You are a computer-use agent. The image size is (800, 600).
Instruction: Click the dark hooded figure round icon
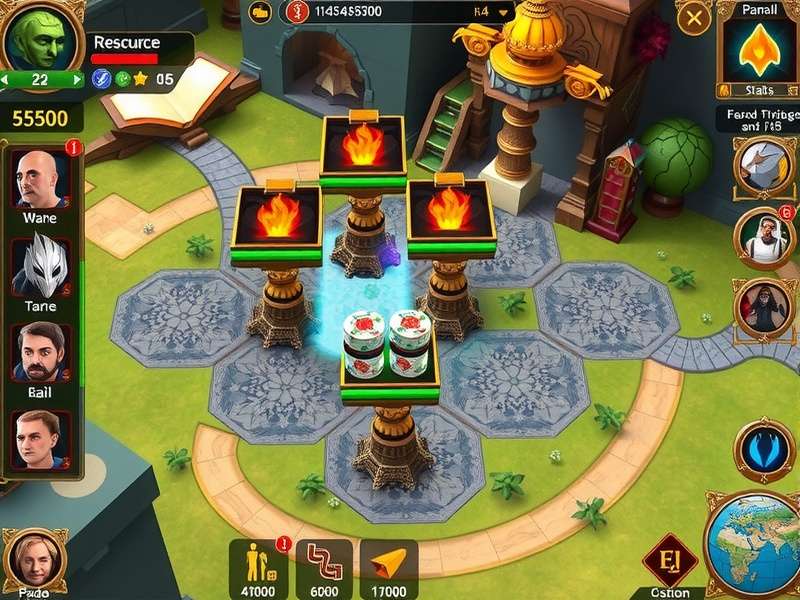point(763,308)
